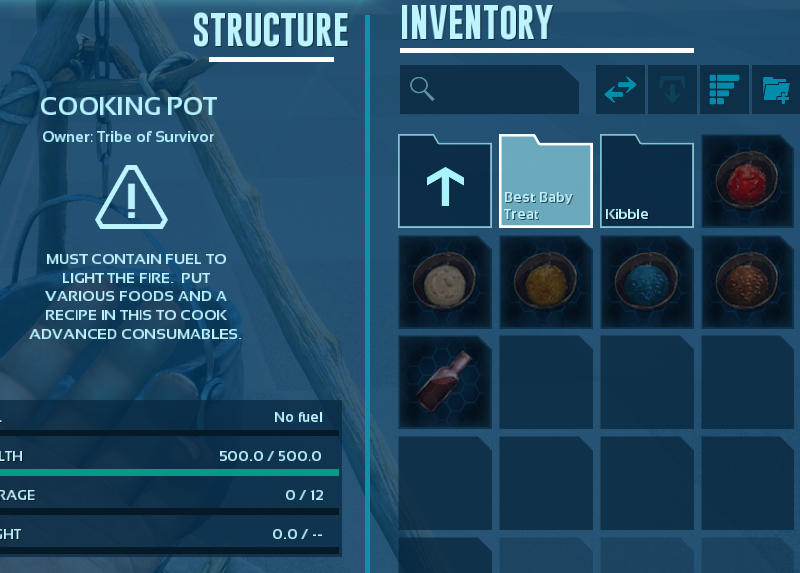Select the orange-brown dish recipe slot
This screenshot has height=573, width=800.
pos(748,282)
